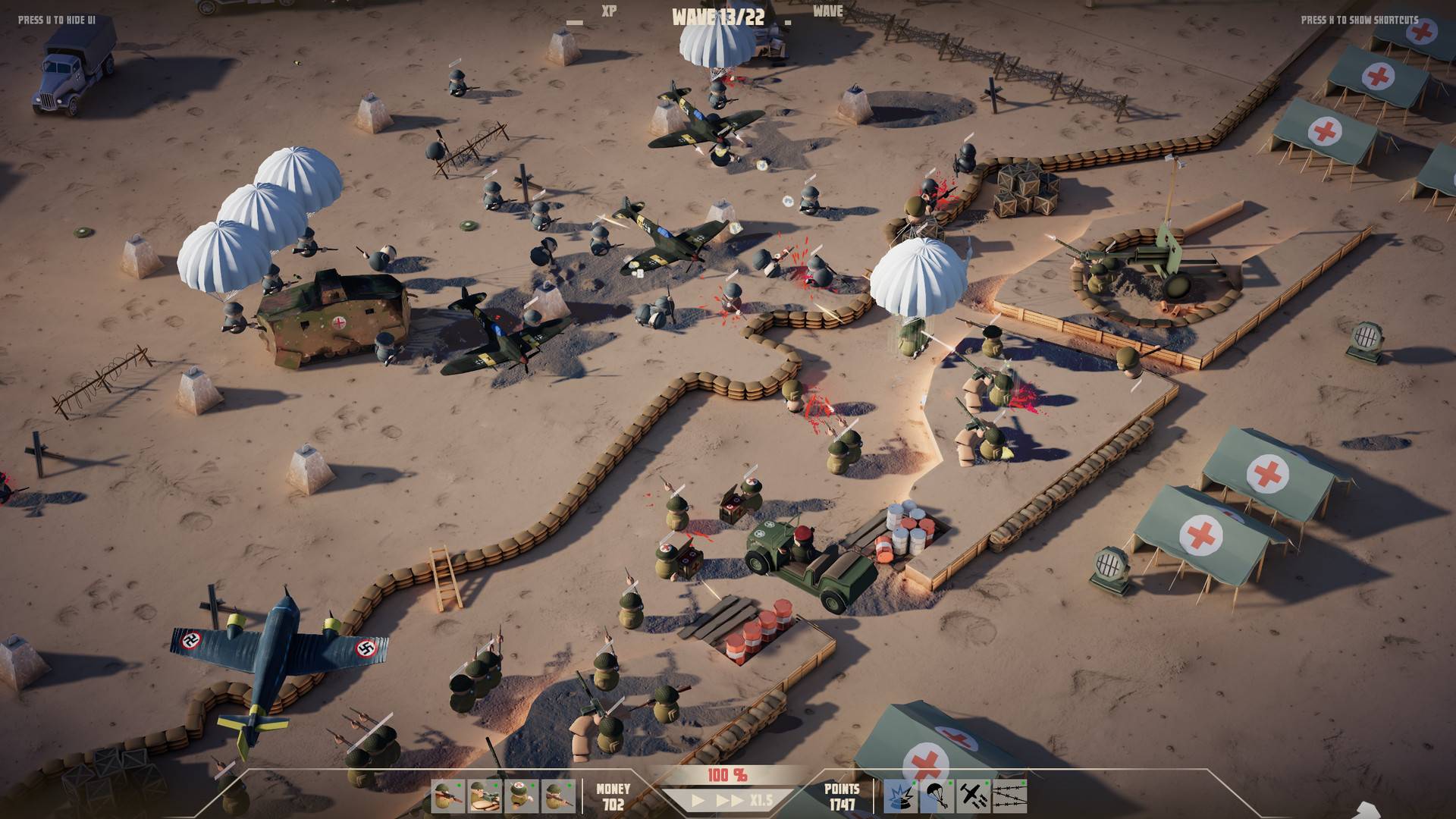1456x819 pixels.
Task: Toggle the X1.5 speed setting
Action: [761, 801]
